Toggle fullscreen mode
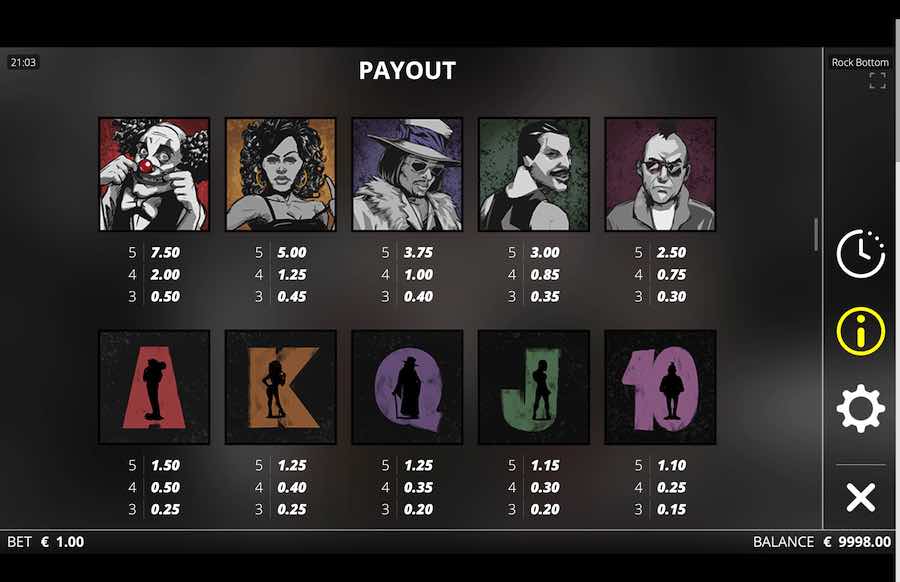This screenshot has height=582, width=900. click(877, 81)
